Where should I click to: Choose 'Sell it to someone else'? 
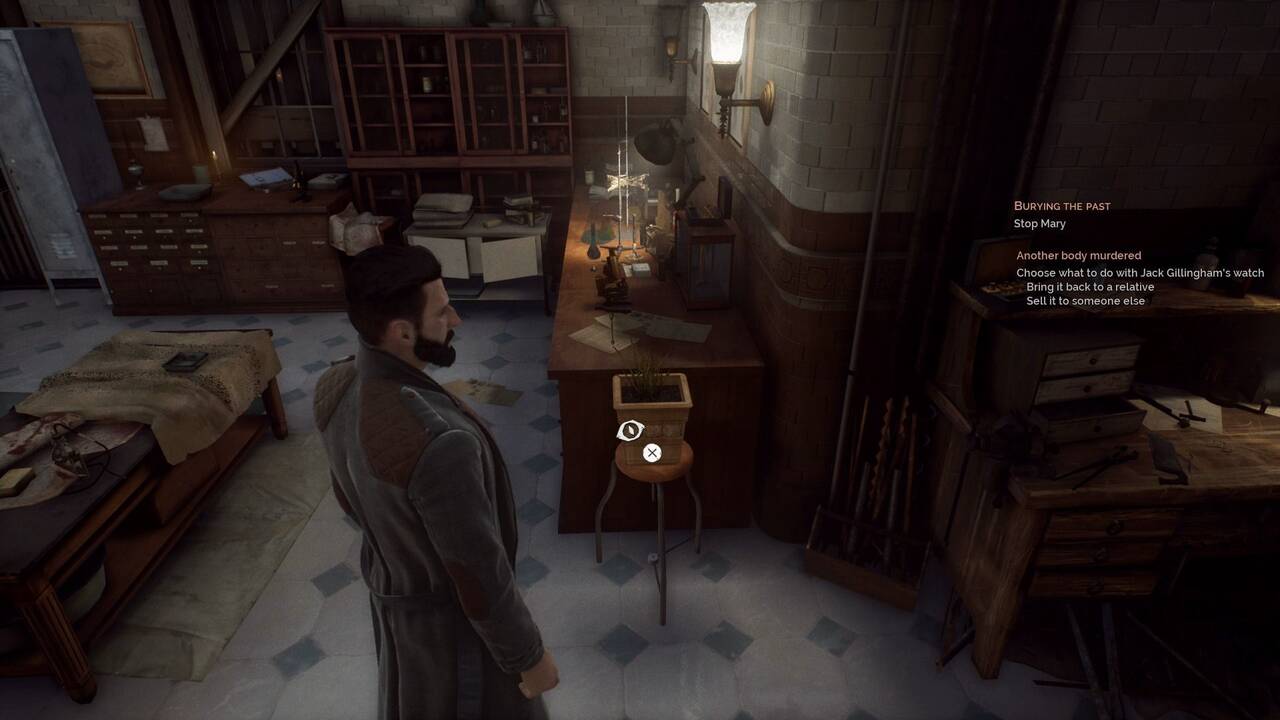[1086, 300]
